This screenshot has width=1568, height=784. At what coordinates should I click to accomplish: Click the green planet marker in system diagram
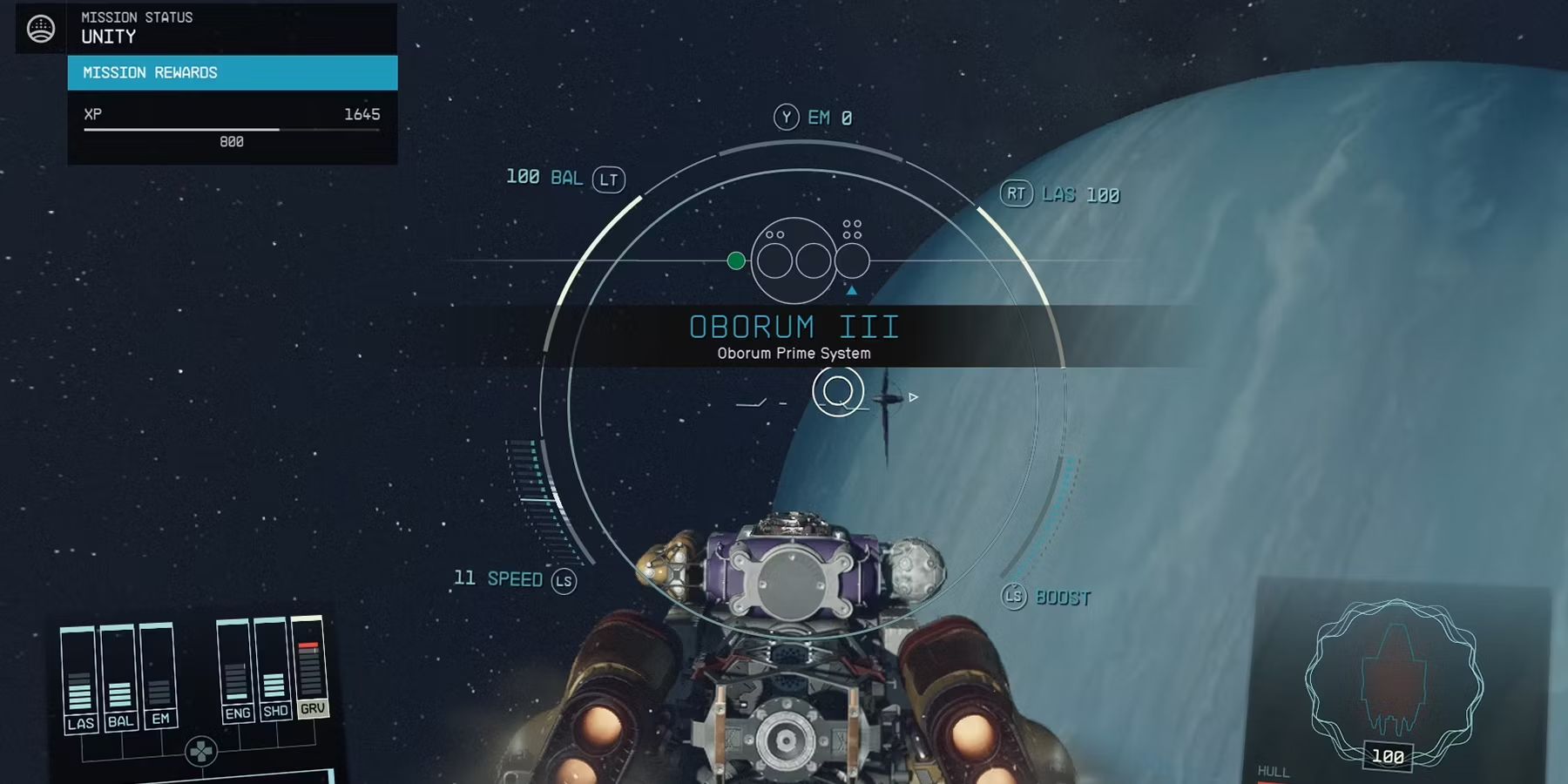click(x=736, y=260)
